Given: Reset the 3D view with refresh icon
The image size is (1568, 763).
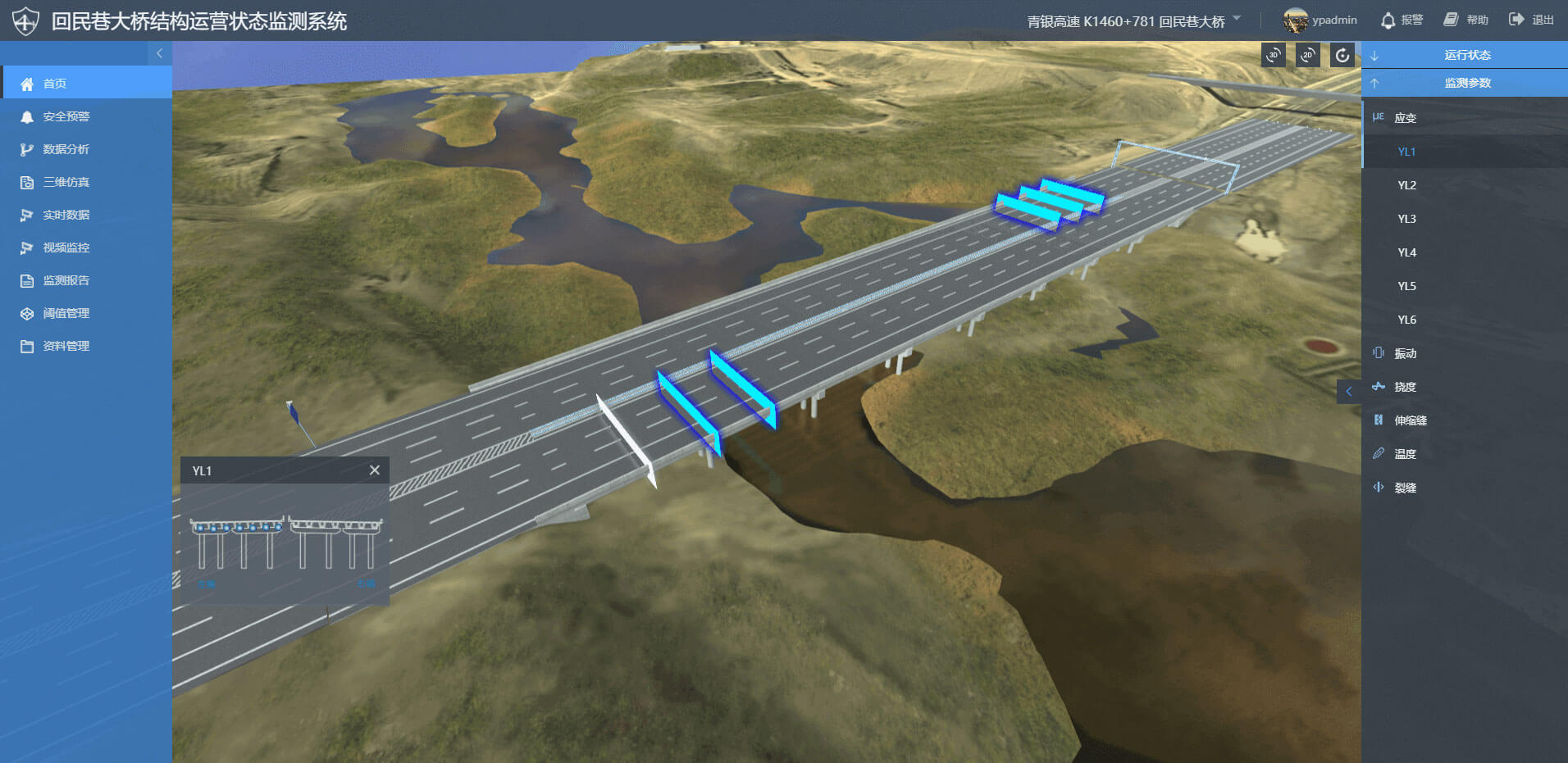Looking at the screenshot, I should [1342, 55].
